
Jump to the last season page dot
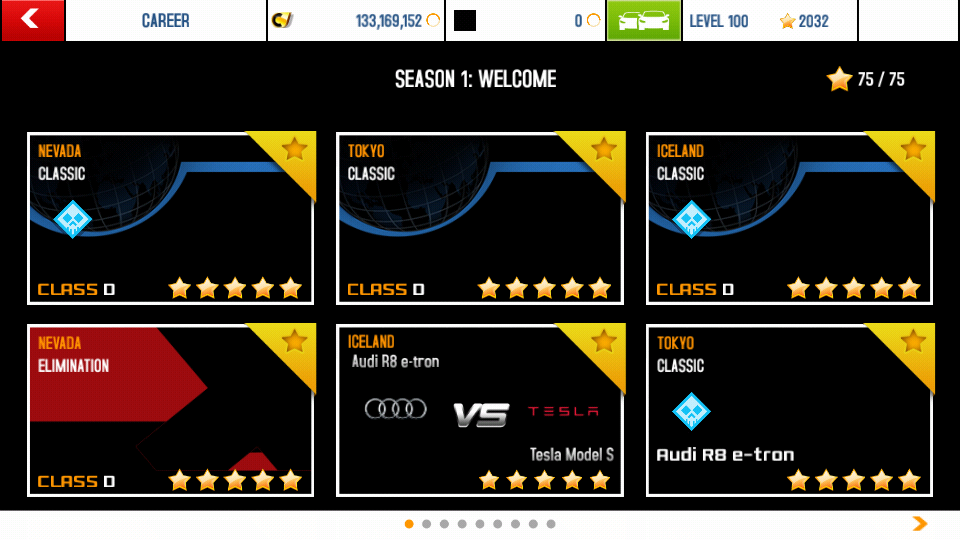(x=551, y=524)
